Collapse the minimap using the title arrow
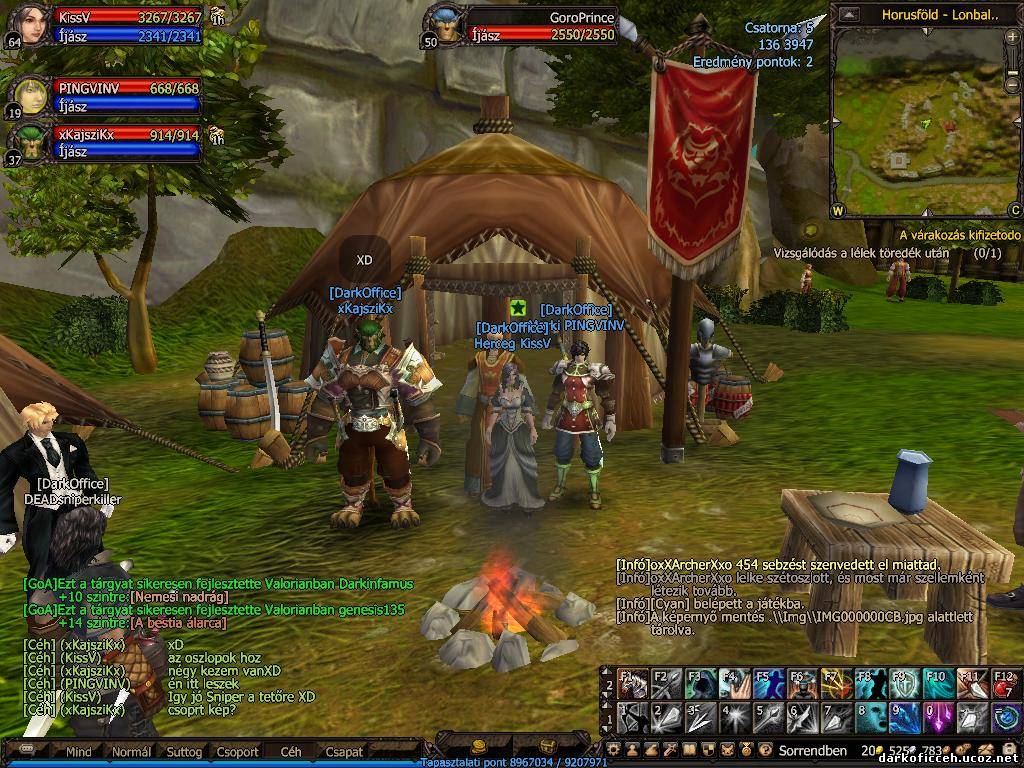This screenshot has height=768, width=1024. [x=849, y=14]
